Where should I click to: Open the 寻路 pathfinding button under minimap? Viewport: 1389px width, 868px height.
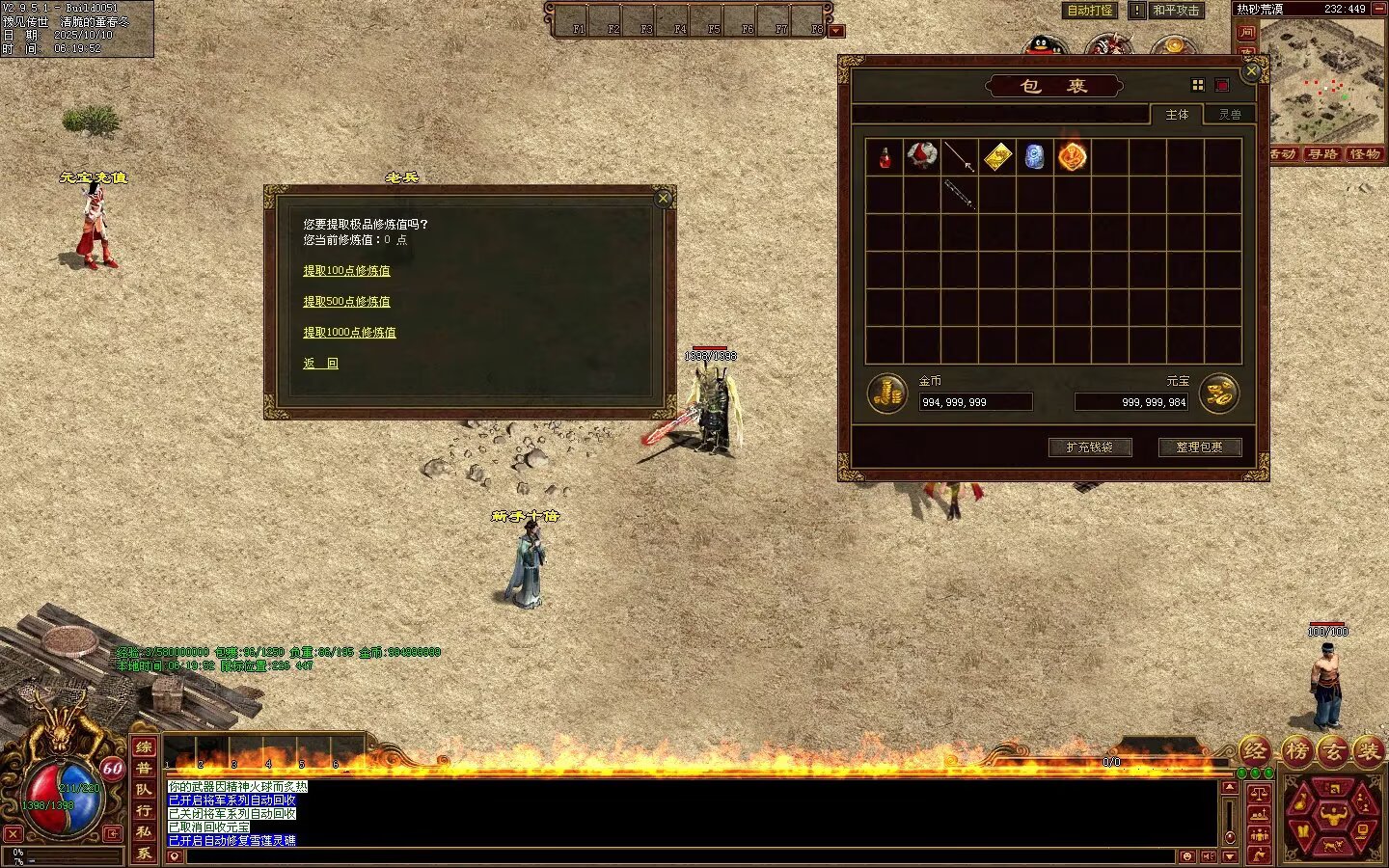[x=1322, y=154]
